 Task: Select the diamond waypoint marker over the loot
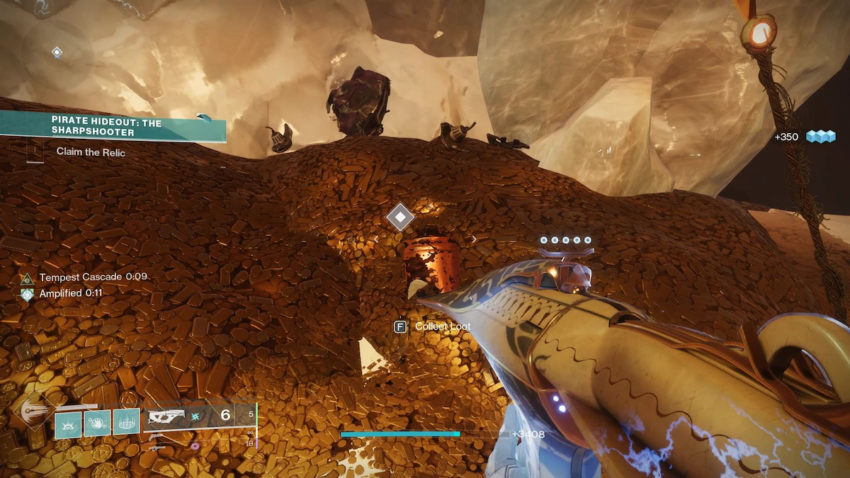tap(401, 216)
